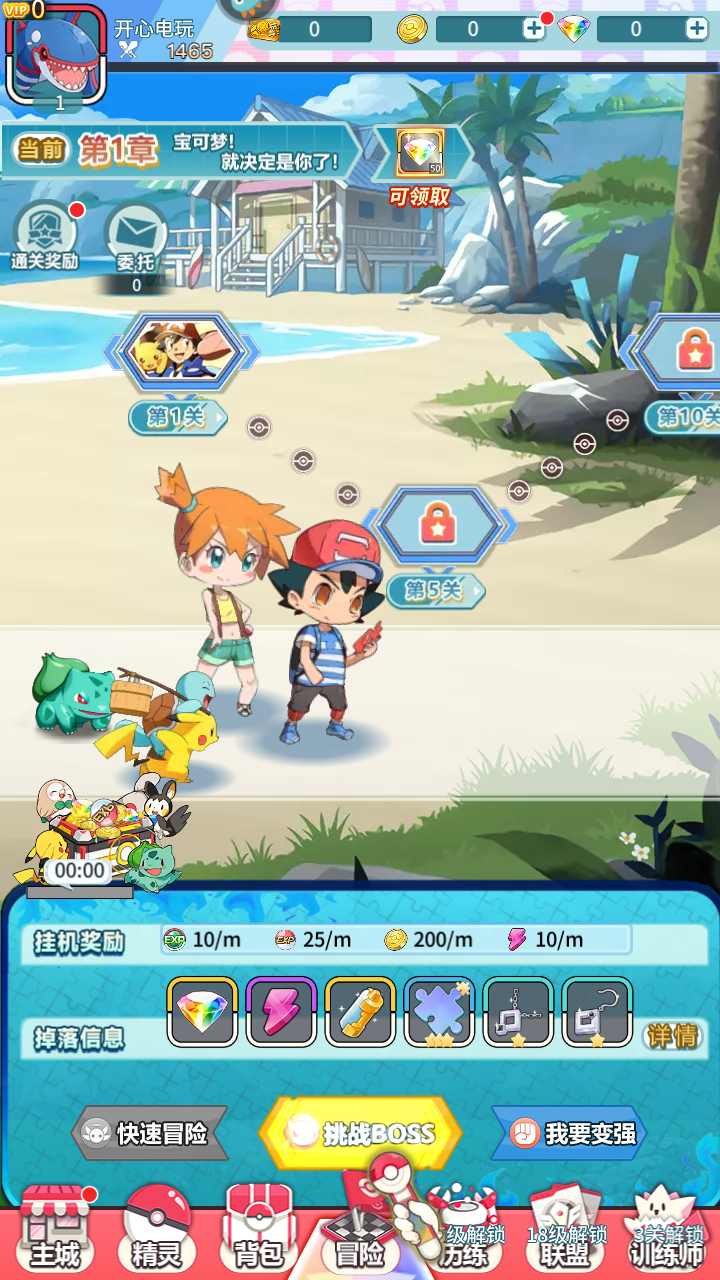Show 详情 drop details

671,1036
